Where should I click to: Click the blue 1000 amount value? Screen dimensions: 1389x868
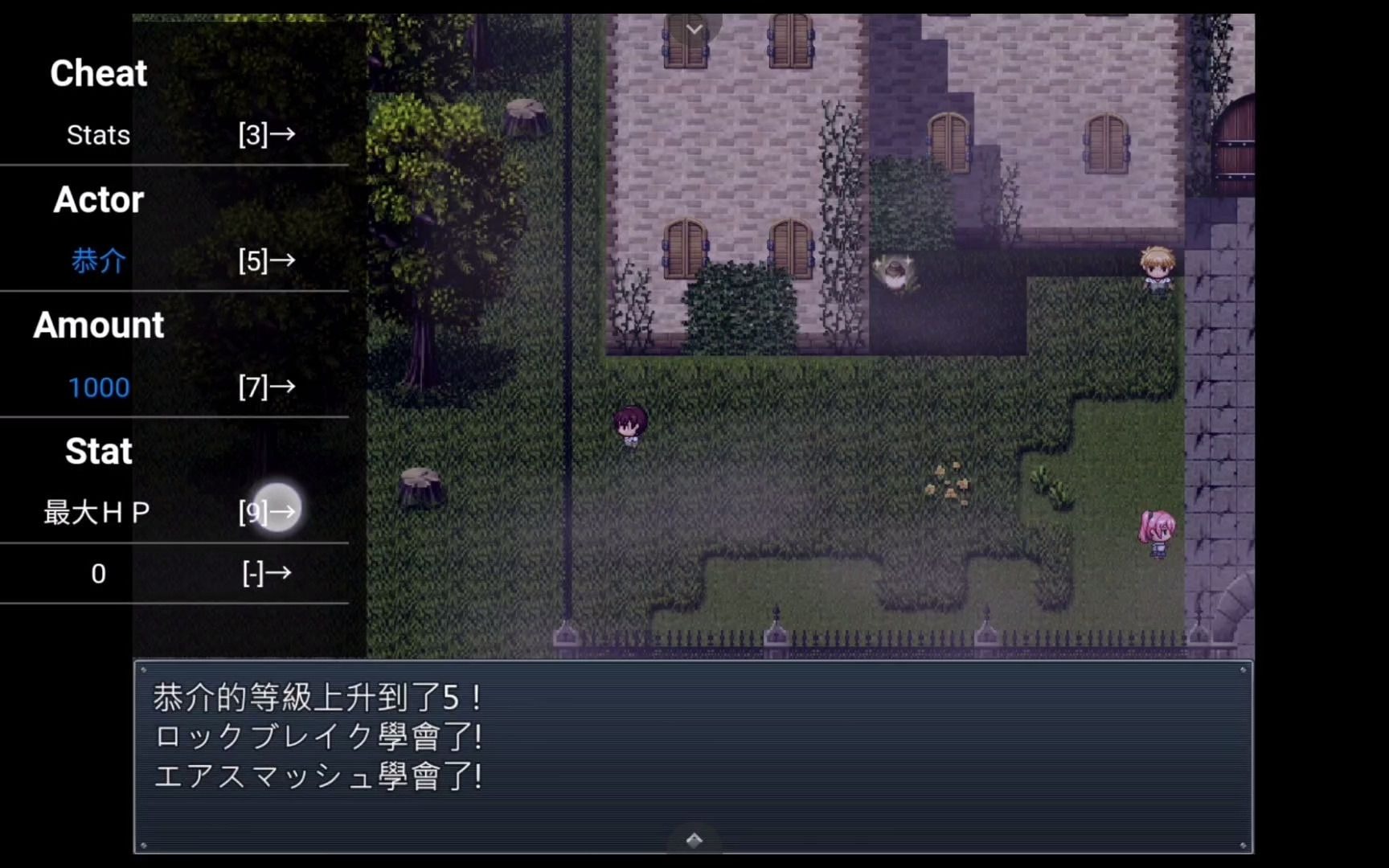coord(99,387)
